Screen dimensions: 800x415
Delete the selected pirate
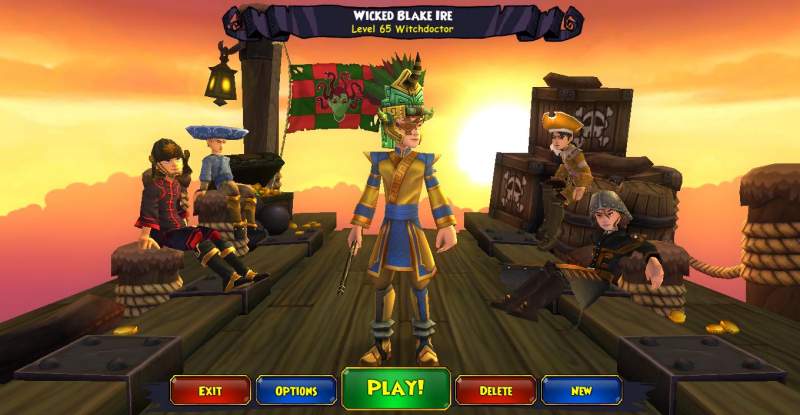click(x=495, y=390)
